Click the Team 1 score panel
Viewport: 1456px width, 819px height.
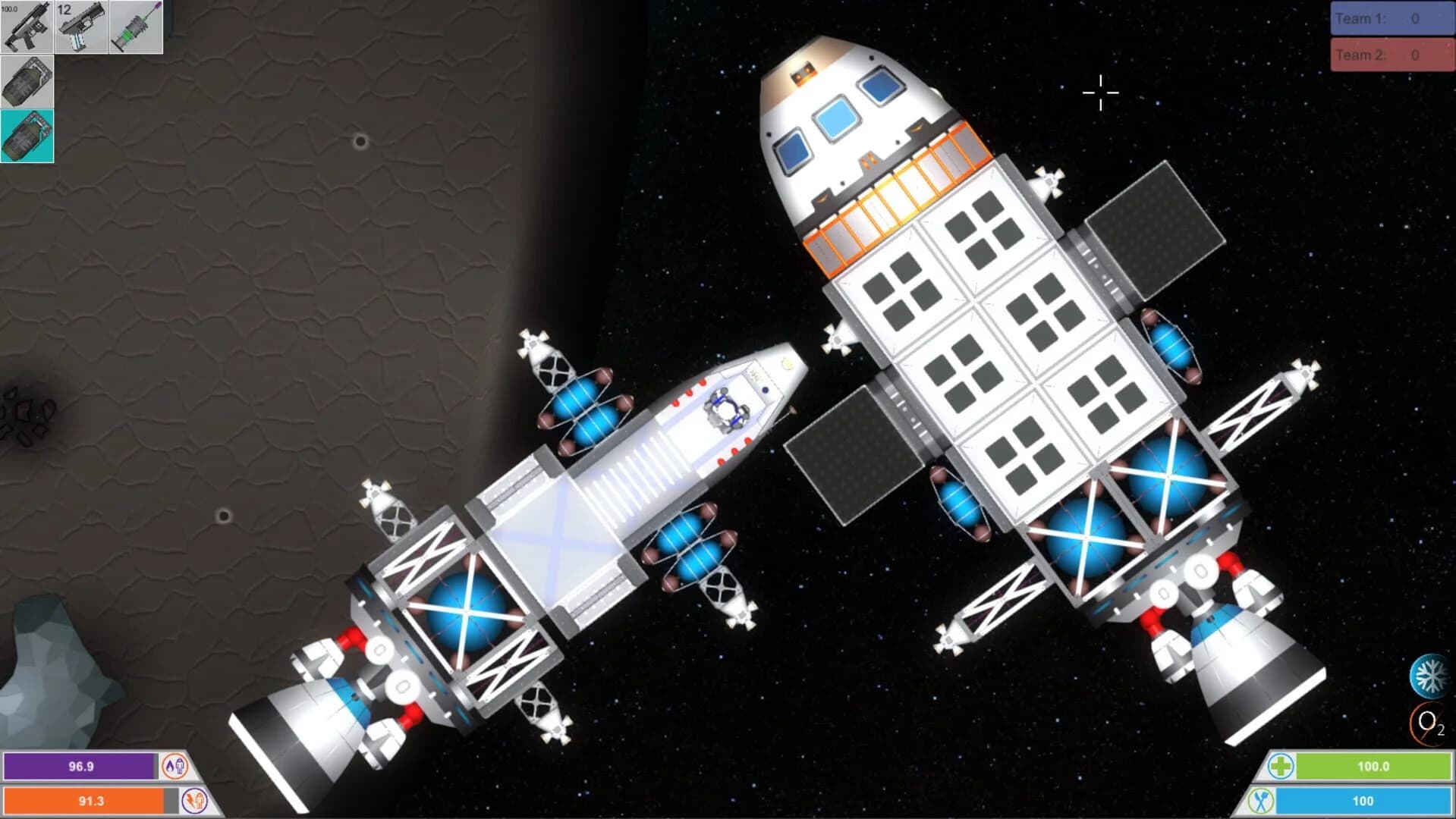tap(1391, 19)
